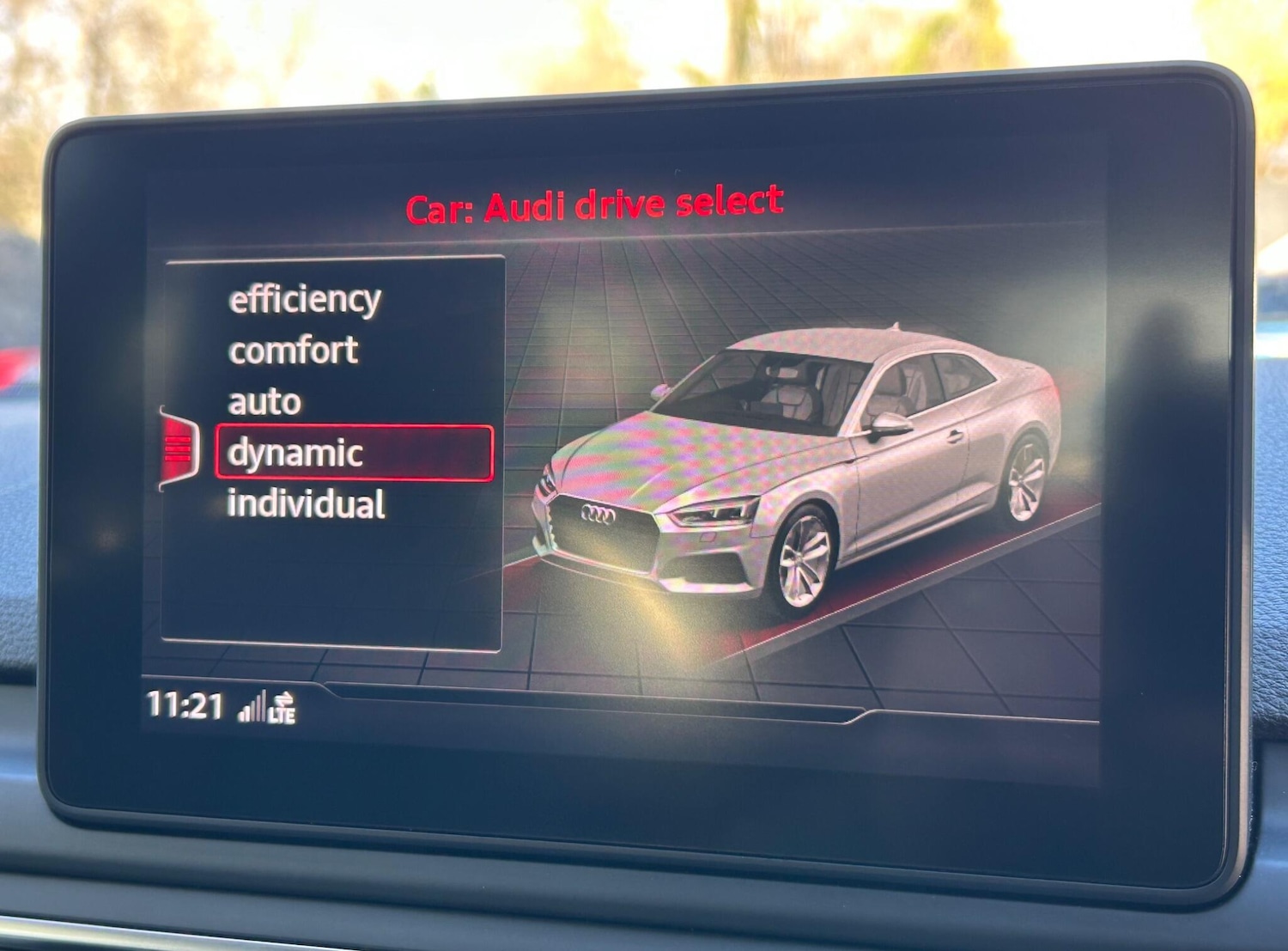The image size is (1288, 951).
Task: Click the data transfer arrows above LTE
Action: (284, 699)
